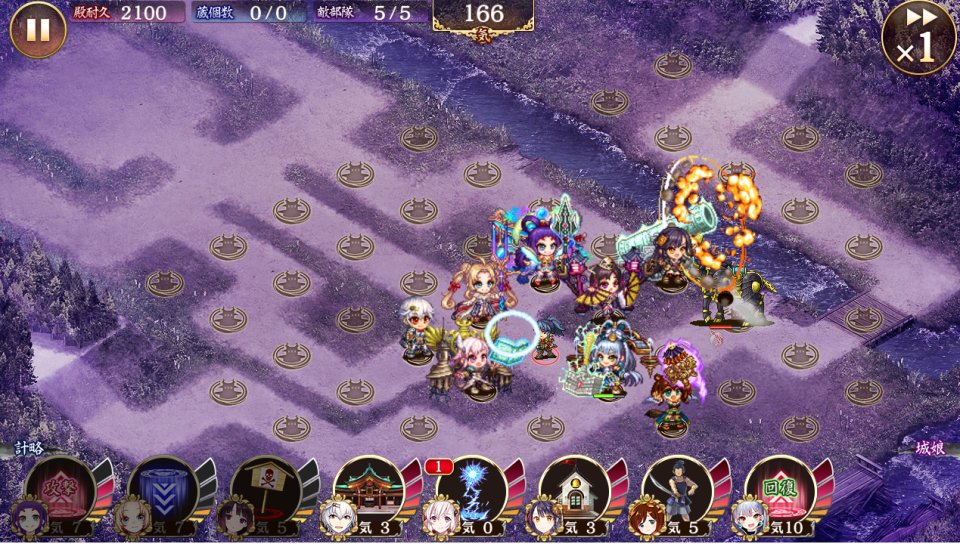Viewport: 960px width, 544px height.
Task: Use the blue down-arrow stratagem
Action: tap(163, 489)
